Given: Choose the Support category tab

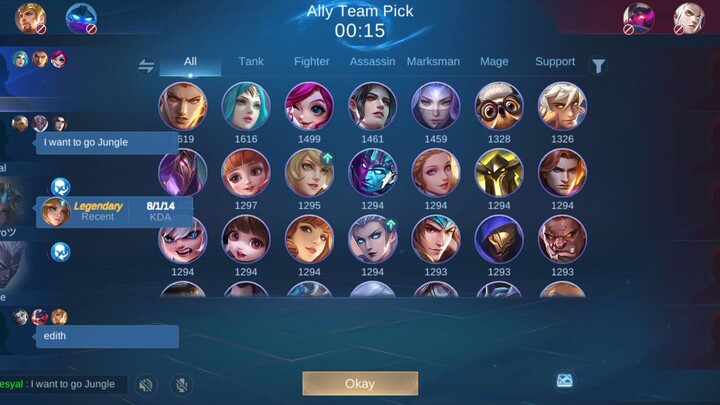Looking at the screenshot, I should (x=555, y=62).
